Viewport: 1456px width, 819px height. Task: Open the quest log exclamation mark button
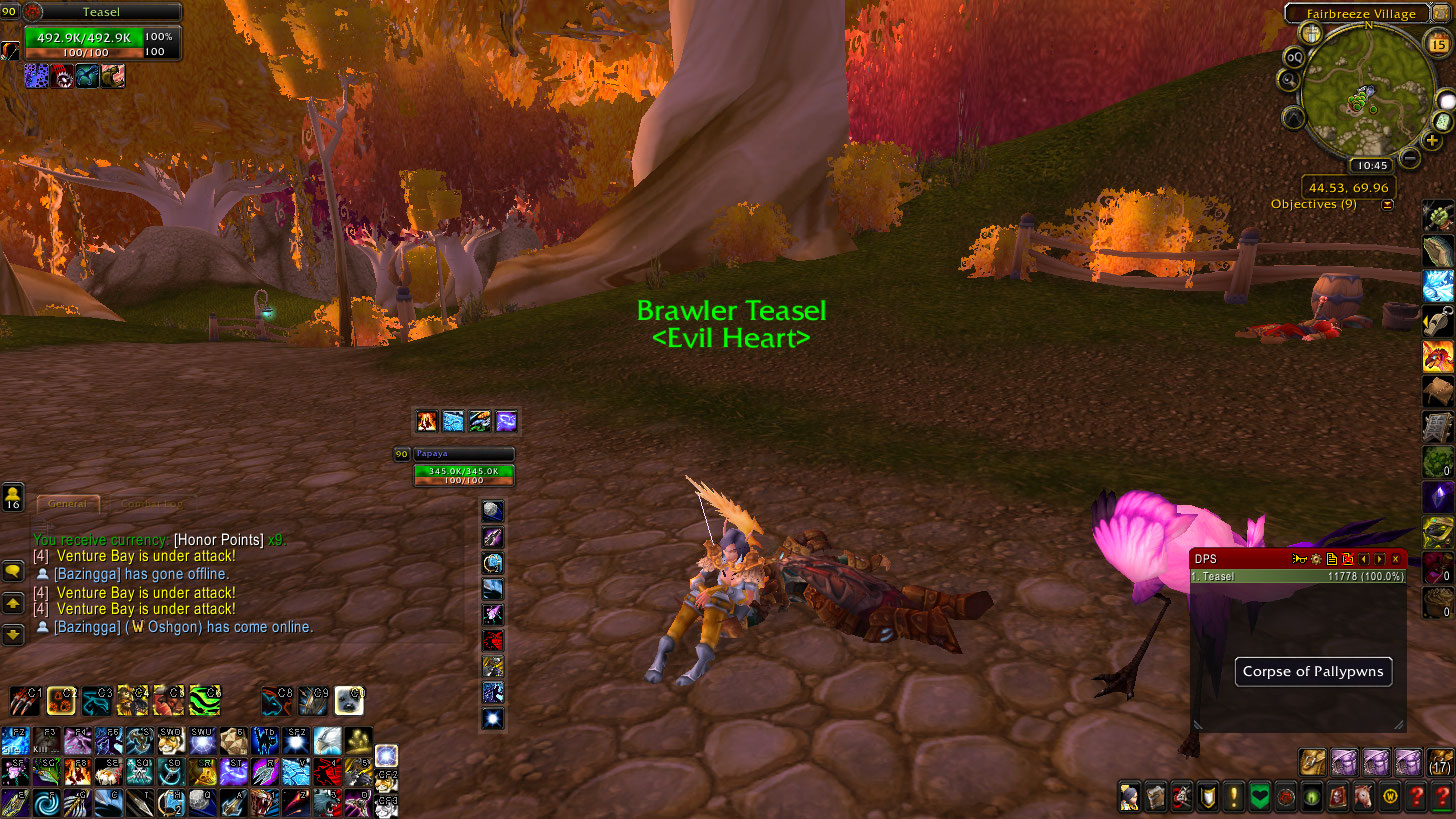(x=1233, y=797)
